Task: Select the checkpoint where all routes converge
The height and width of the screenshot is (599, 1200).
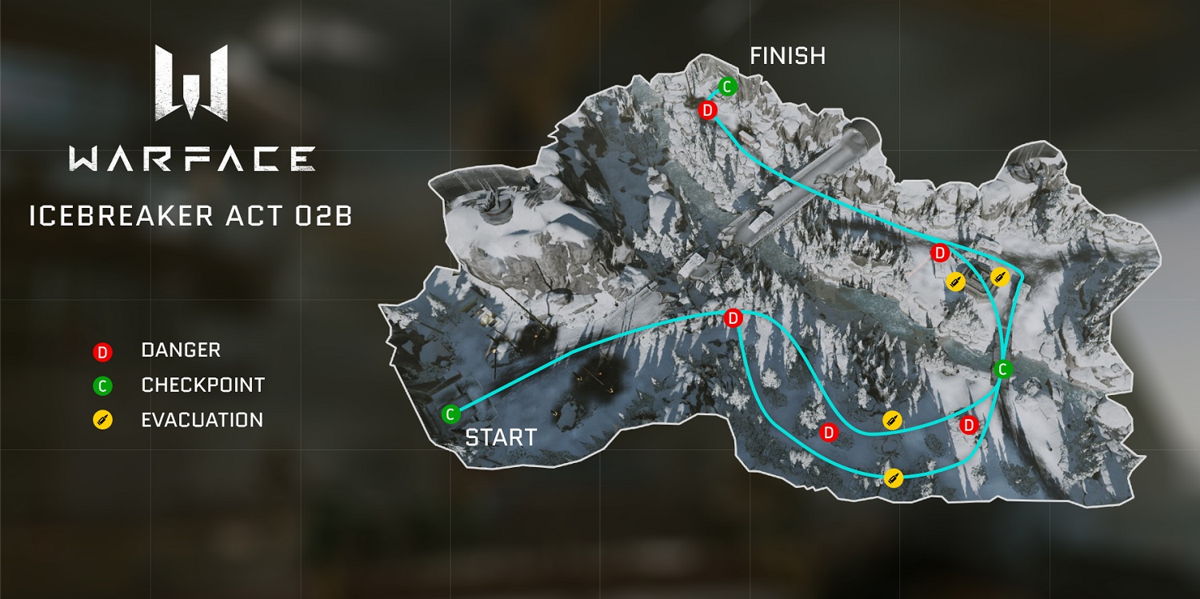Action: (1001, 370)
